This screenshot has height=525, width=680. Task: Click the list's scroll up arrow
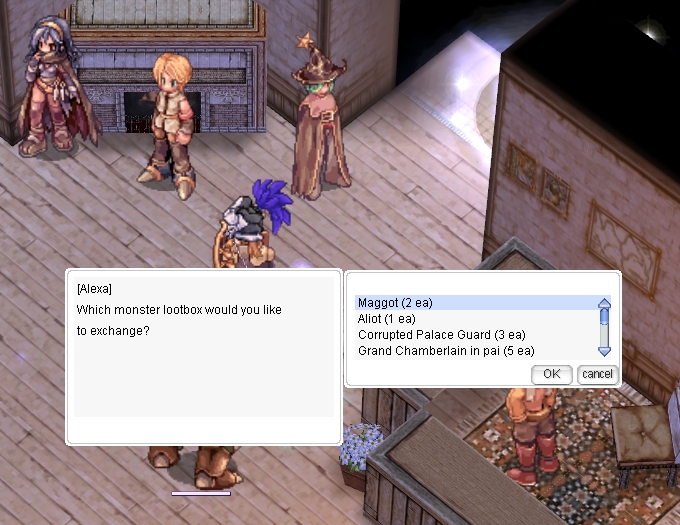[604, 303]
